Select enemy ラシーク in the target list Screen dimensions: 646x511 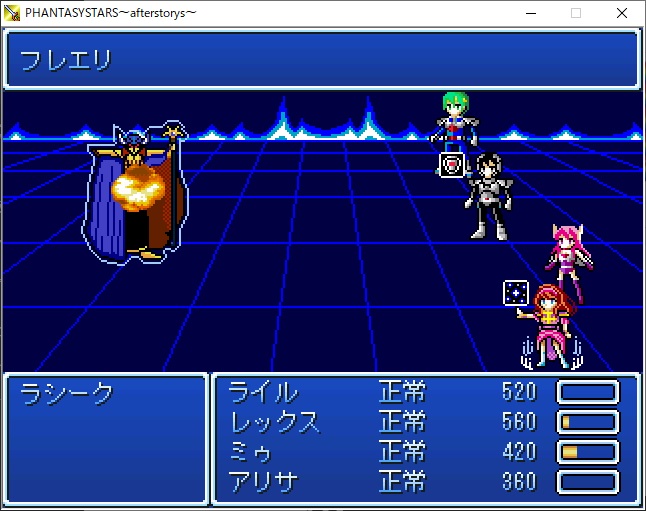(68, 393)
